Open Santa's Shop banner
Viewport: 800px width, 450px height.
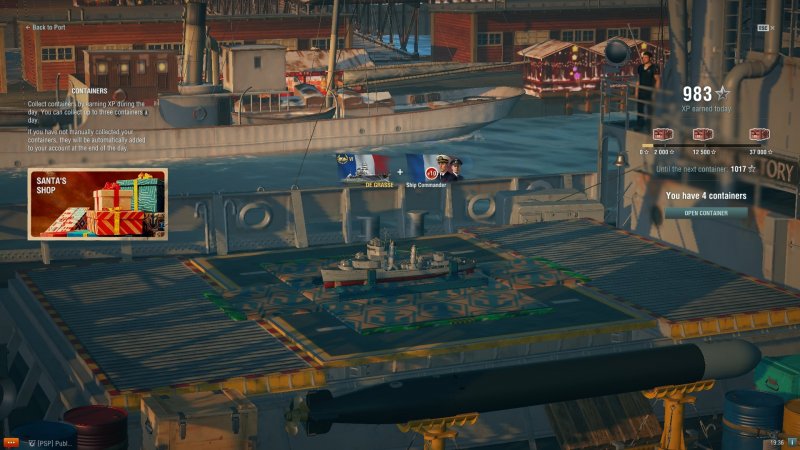click(97, 204)
